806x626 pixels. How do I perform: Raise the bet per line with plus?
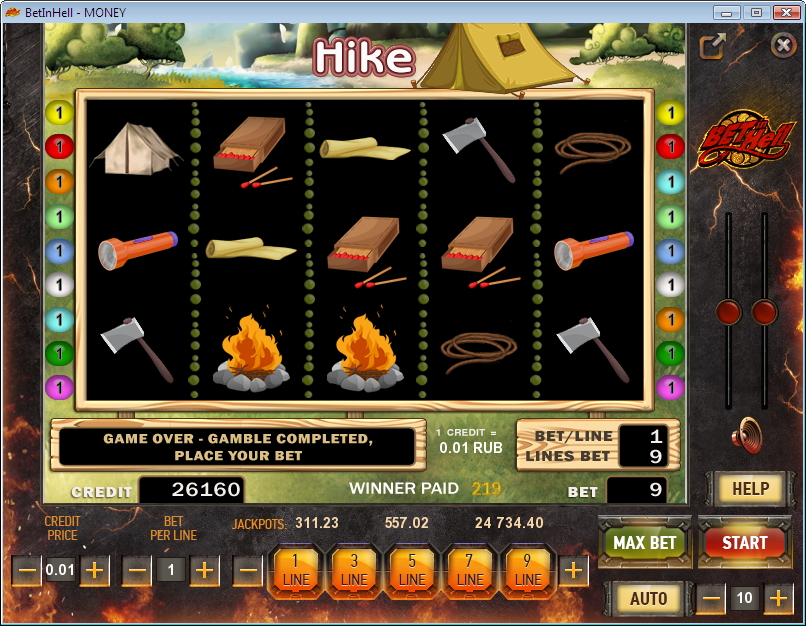tap(205, 571)
